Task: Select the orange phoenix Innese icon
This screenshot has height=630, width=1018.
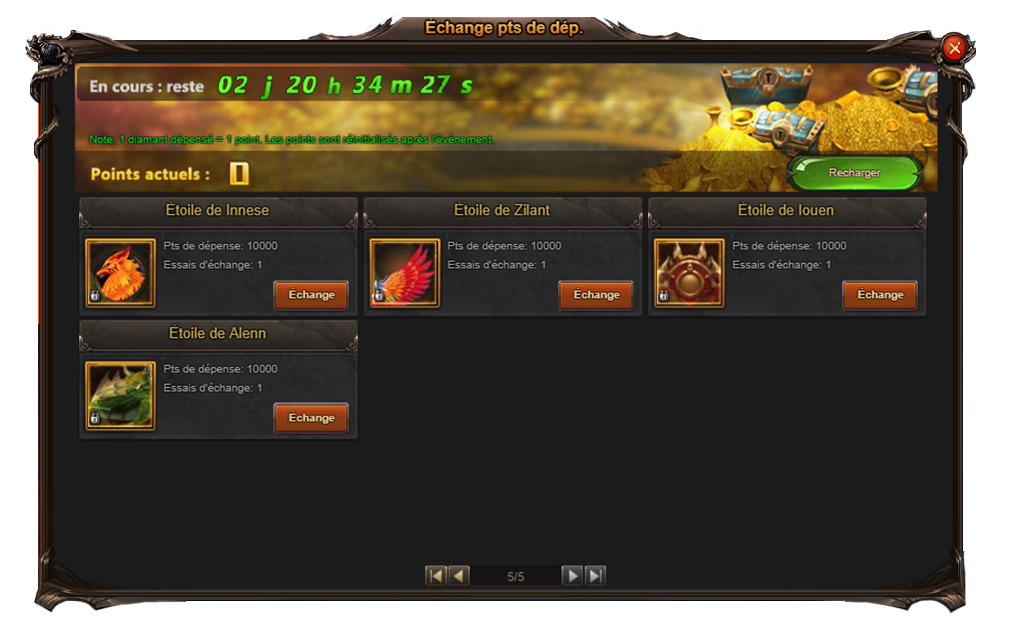Action: 120,273
